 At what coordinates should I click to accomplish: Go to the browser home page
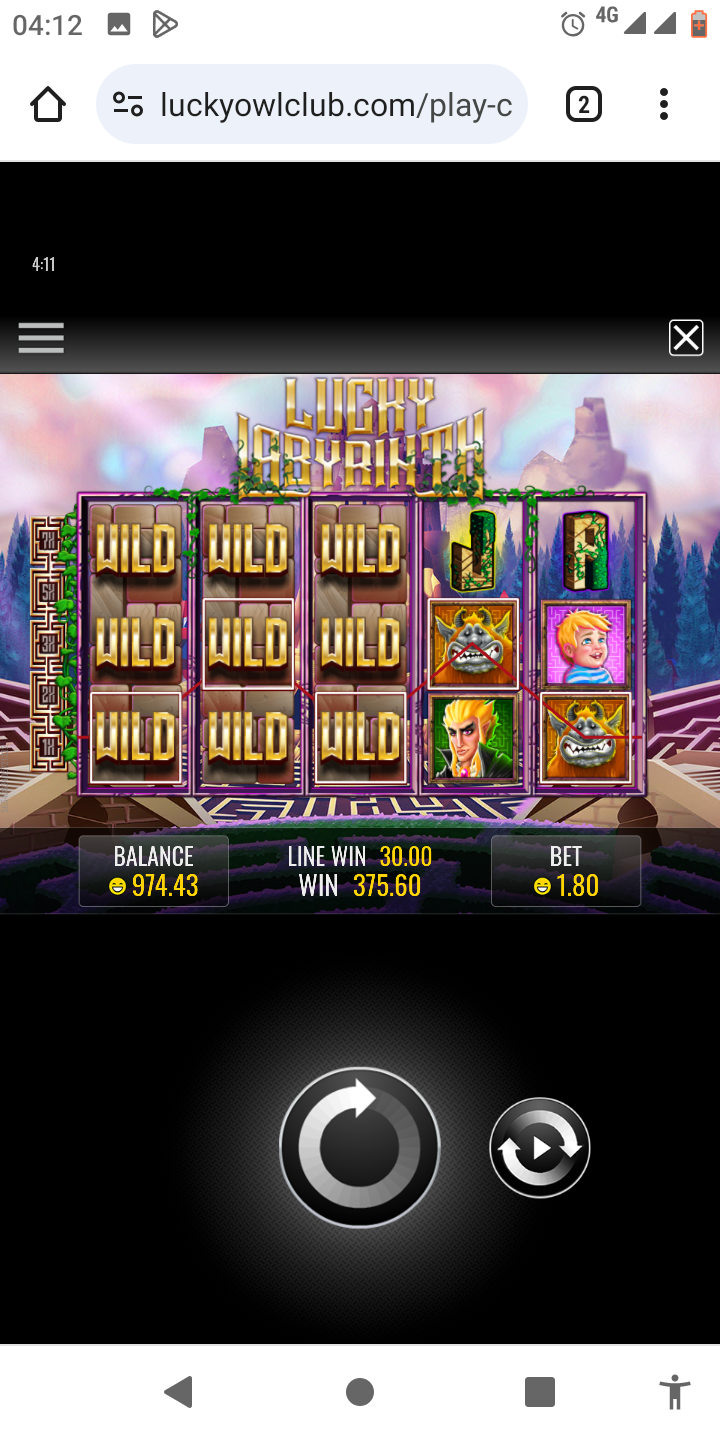click(x=48, y=104)
